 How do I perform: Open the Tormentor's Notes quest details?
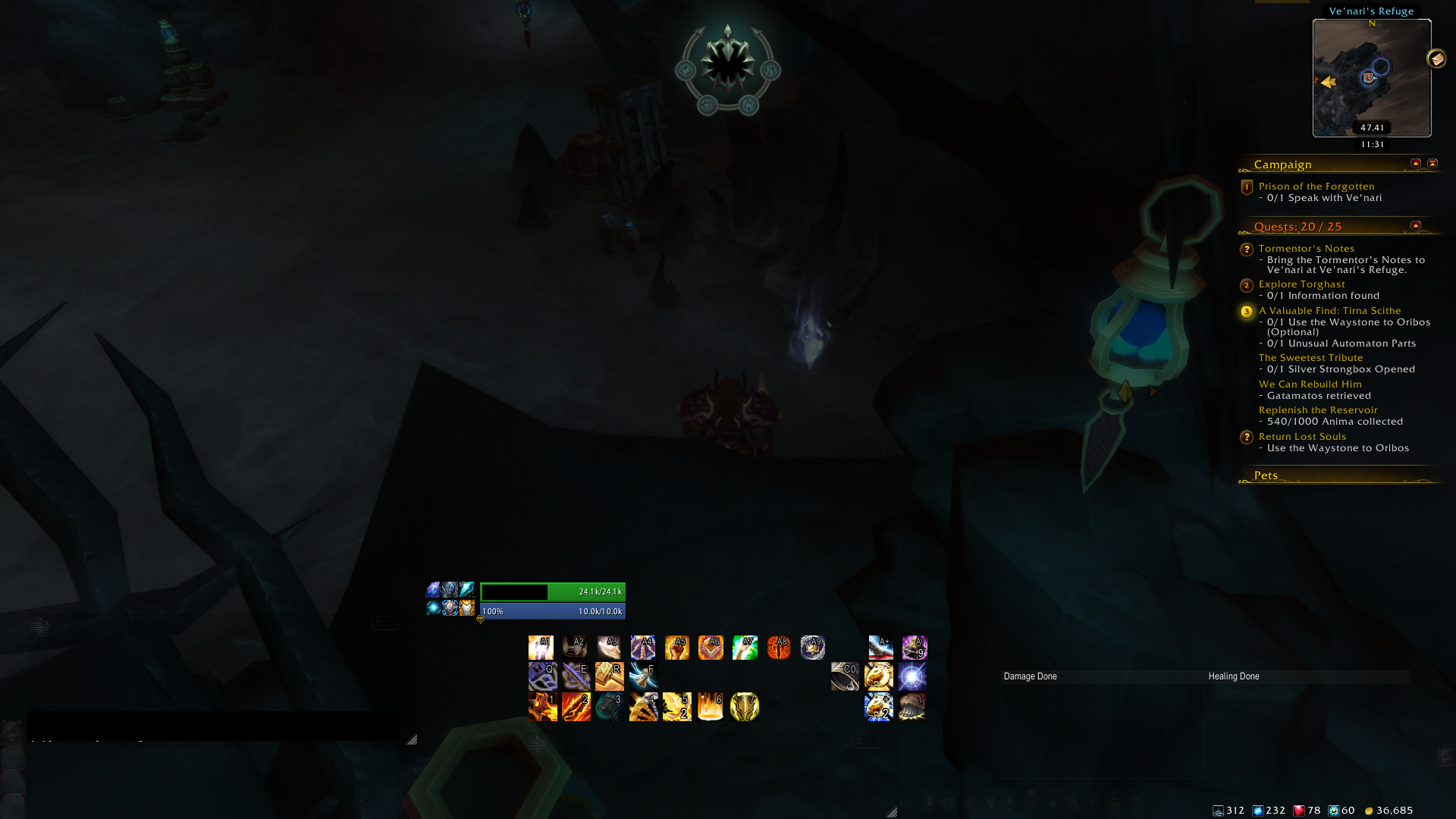[1306, 248]
